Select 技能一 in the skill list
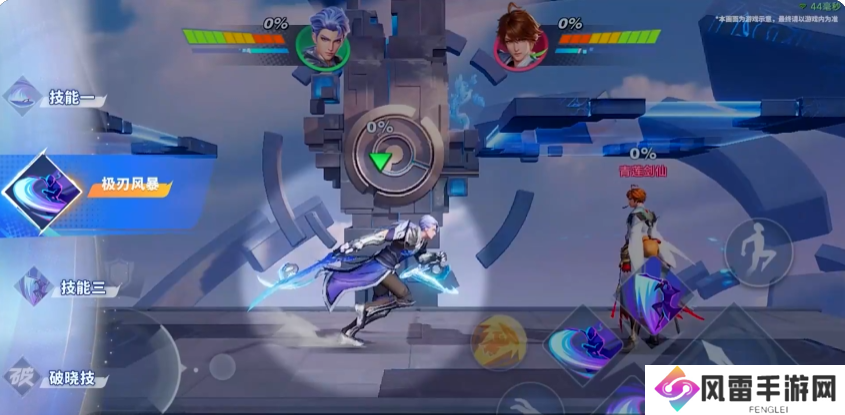 coord(60,97)
